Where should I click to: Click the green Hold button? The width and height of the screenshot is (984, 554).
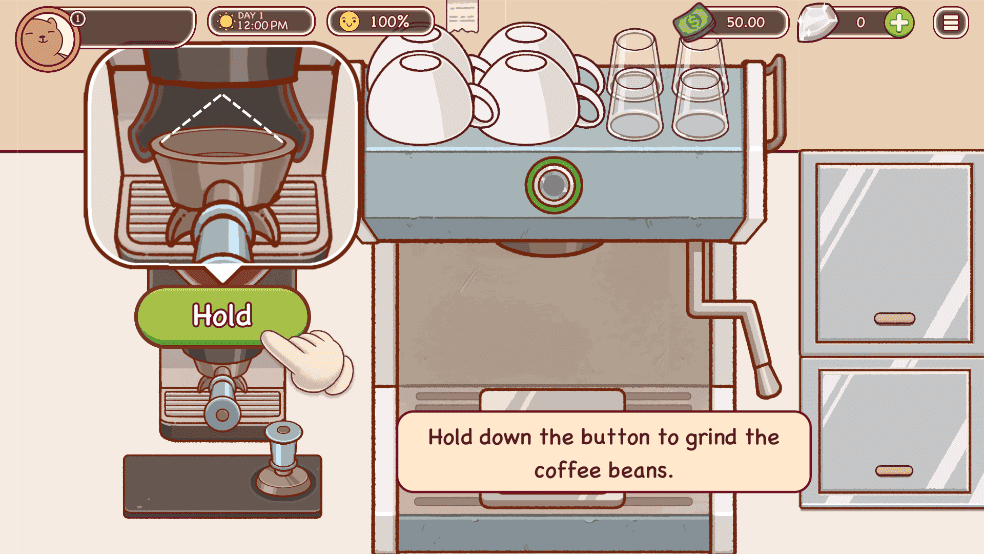pos(222,316)
